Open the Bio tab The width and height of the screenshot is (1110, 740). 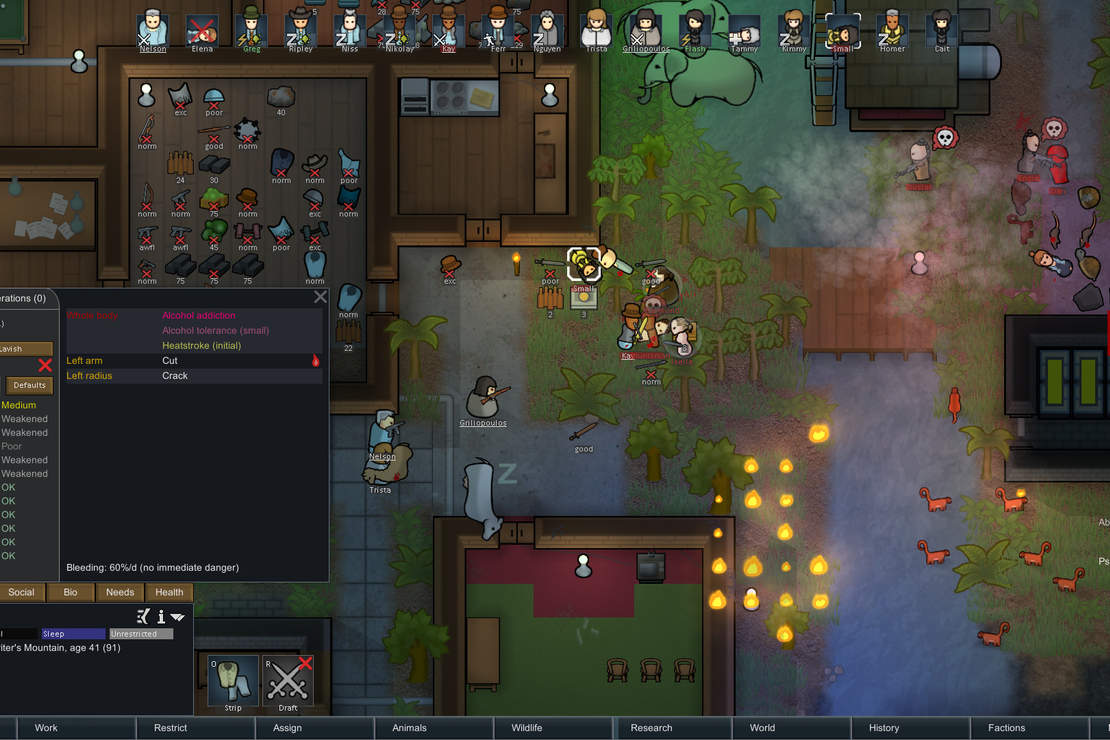pyautogui.click(x=70, y=592)
